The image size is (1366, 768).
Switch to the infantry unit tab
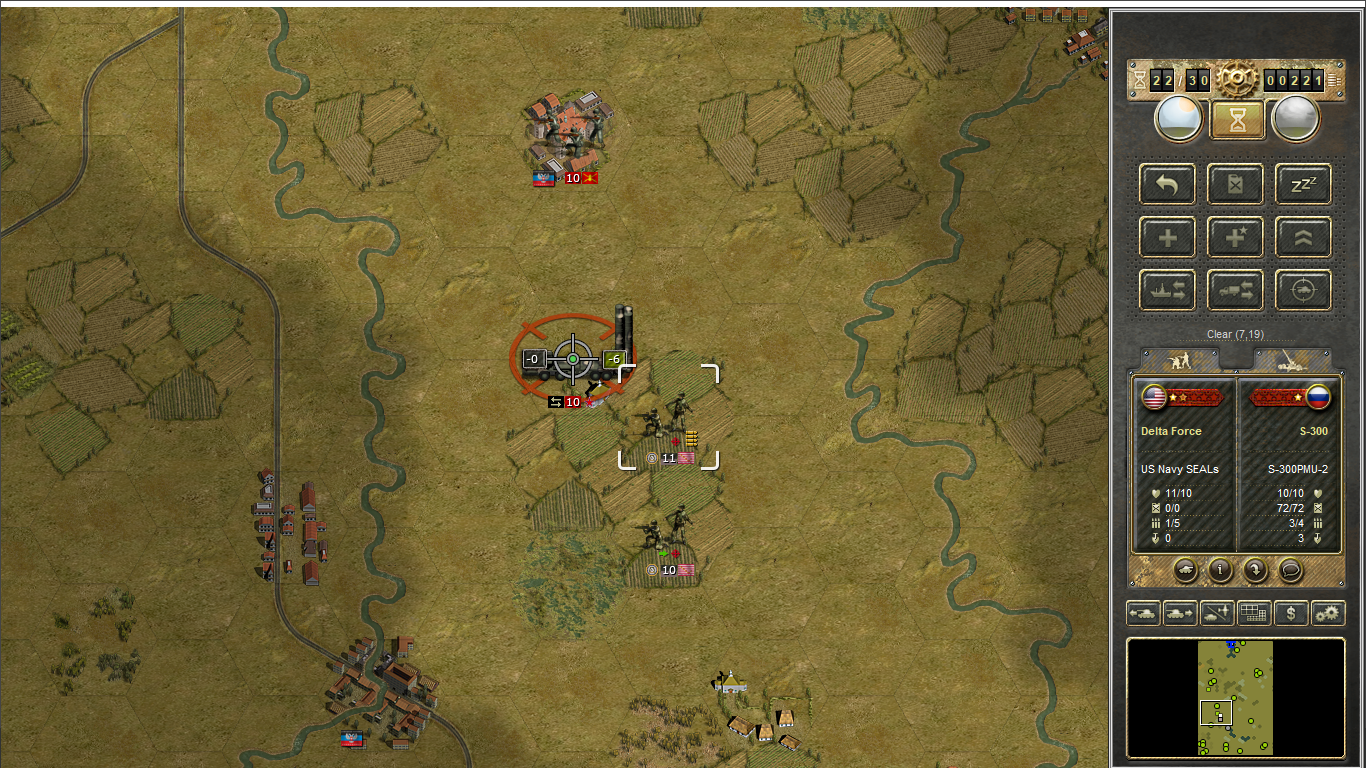tap(1181, 360)
